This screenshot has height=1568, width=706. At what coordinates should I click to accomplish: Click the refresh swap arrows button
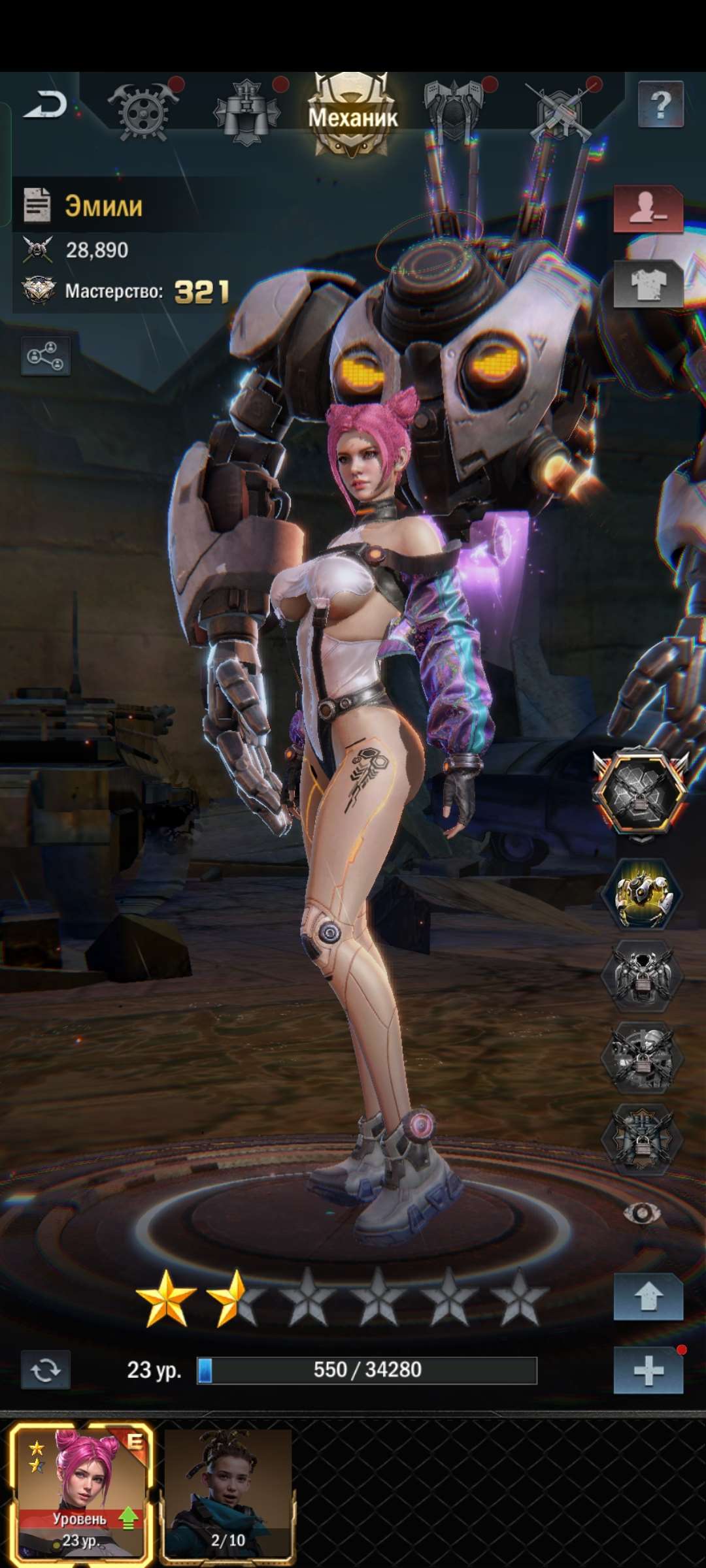click(x=45, y=1369)
